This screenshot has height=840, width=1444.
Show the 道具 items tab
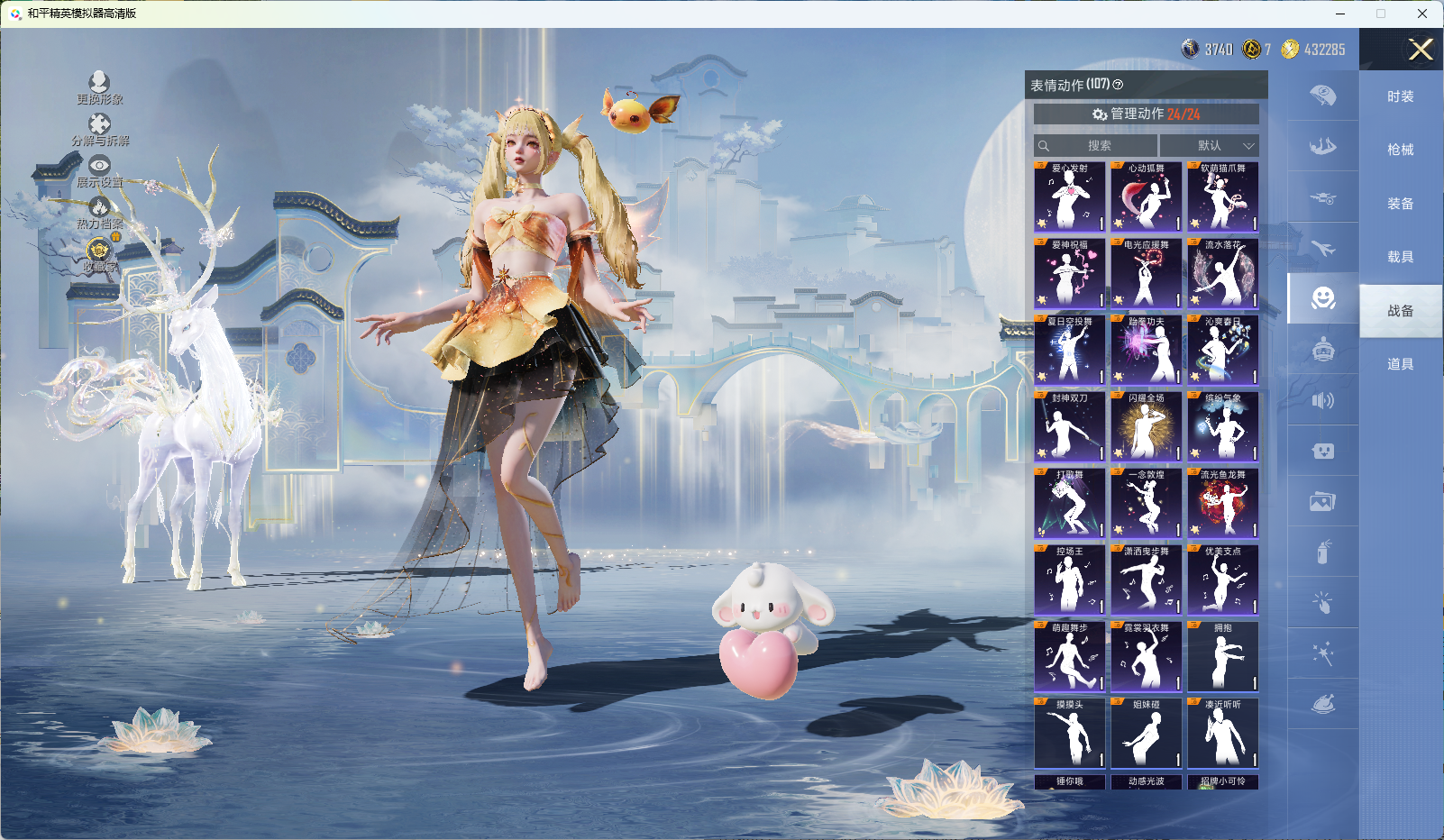[1400, 364]
